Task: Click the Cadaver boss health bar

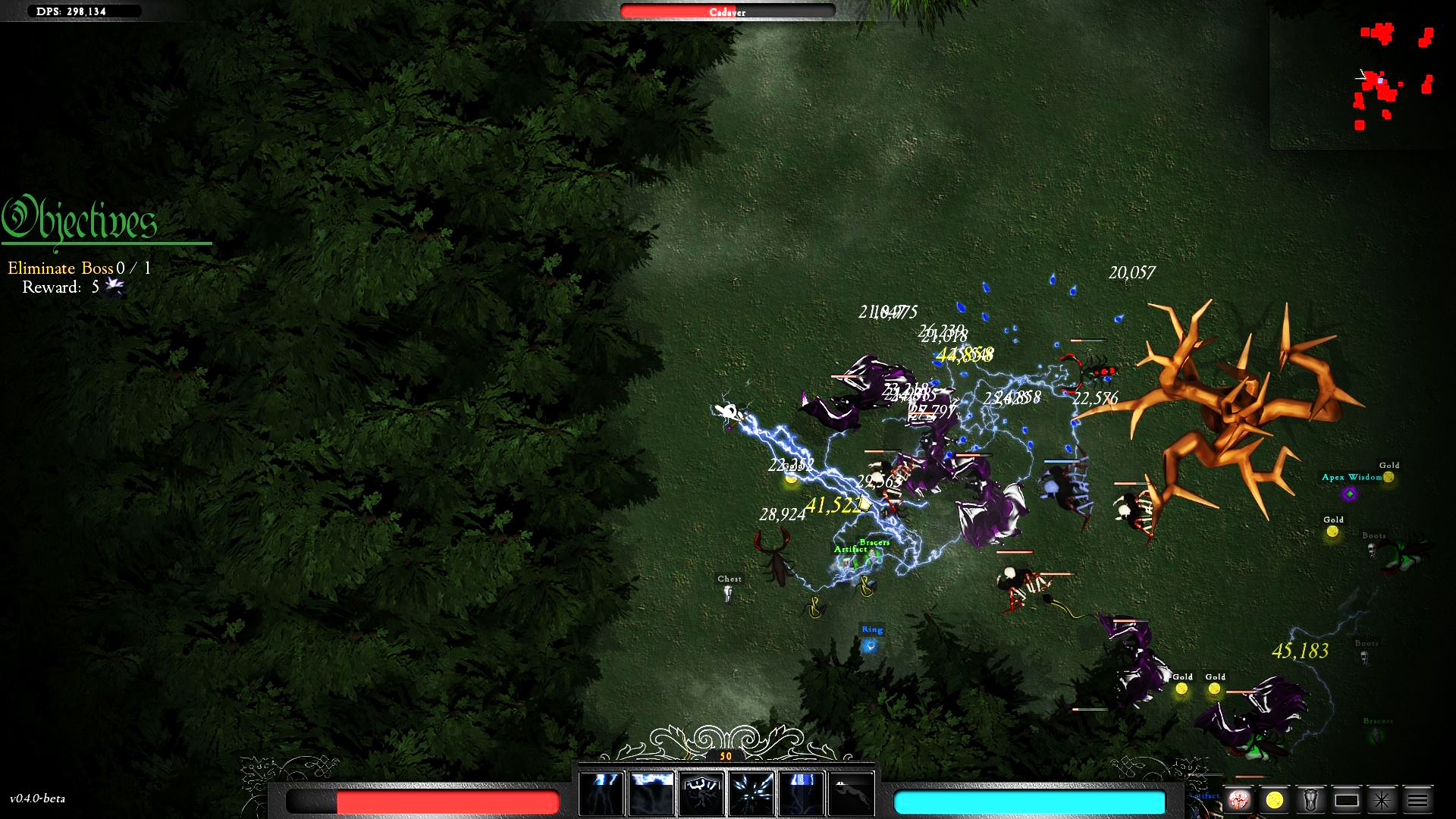Action: click(726, 11)
